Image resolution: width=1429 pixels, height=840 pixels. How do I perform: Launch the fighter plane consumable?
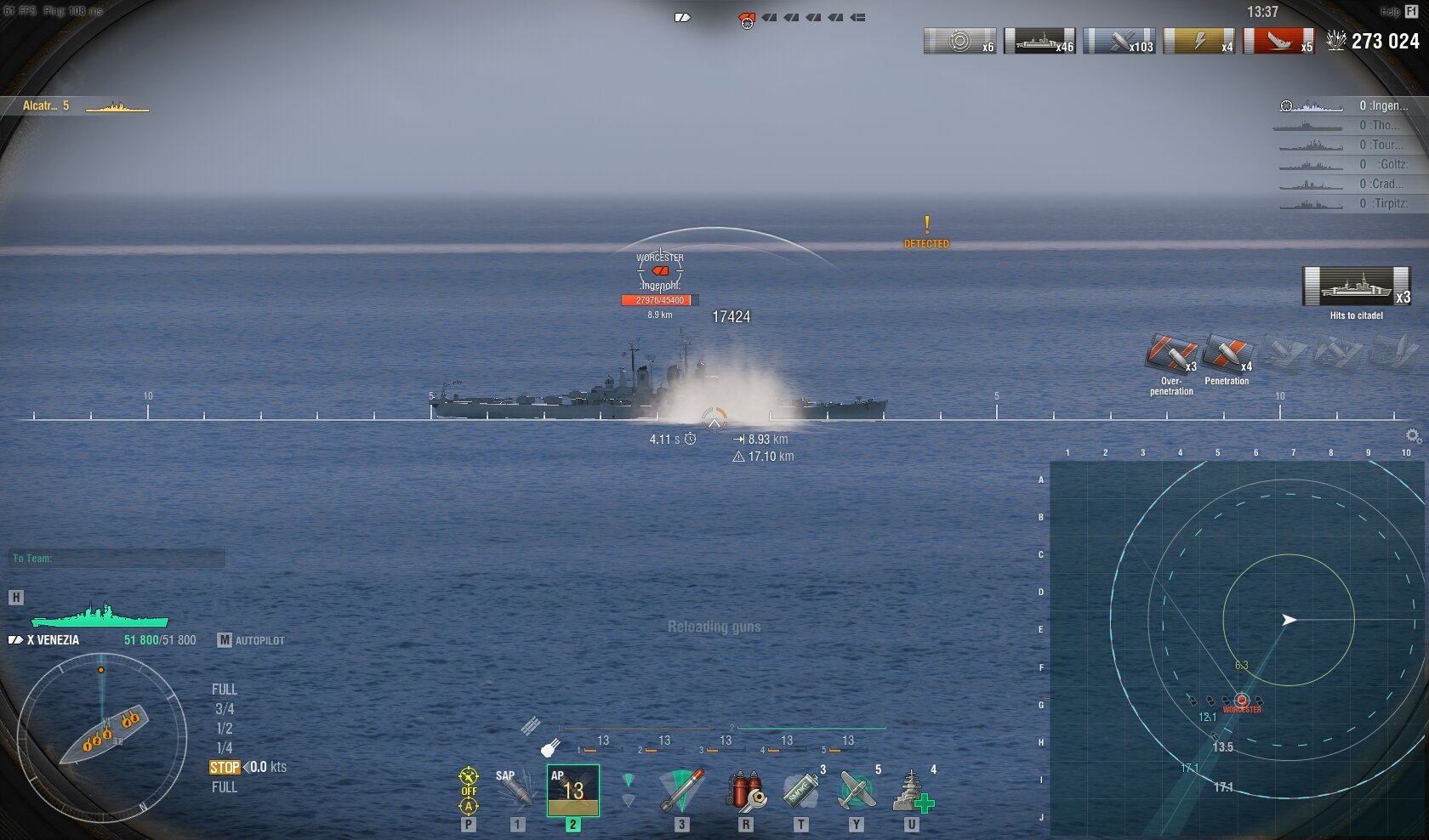click(x=856, y=791)
